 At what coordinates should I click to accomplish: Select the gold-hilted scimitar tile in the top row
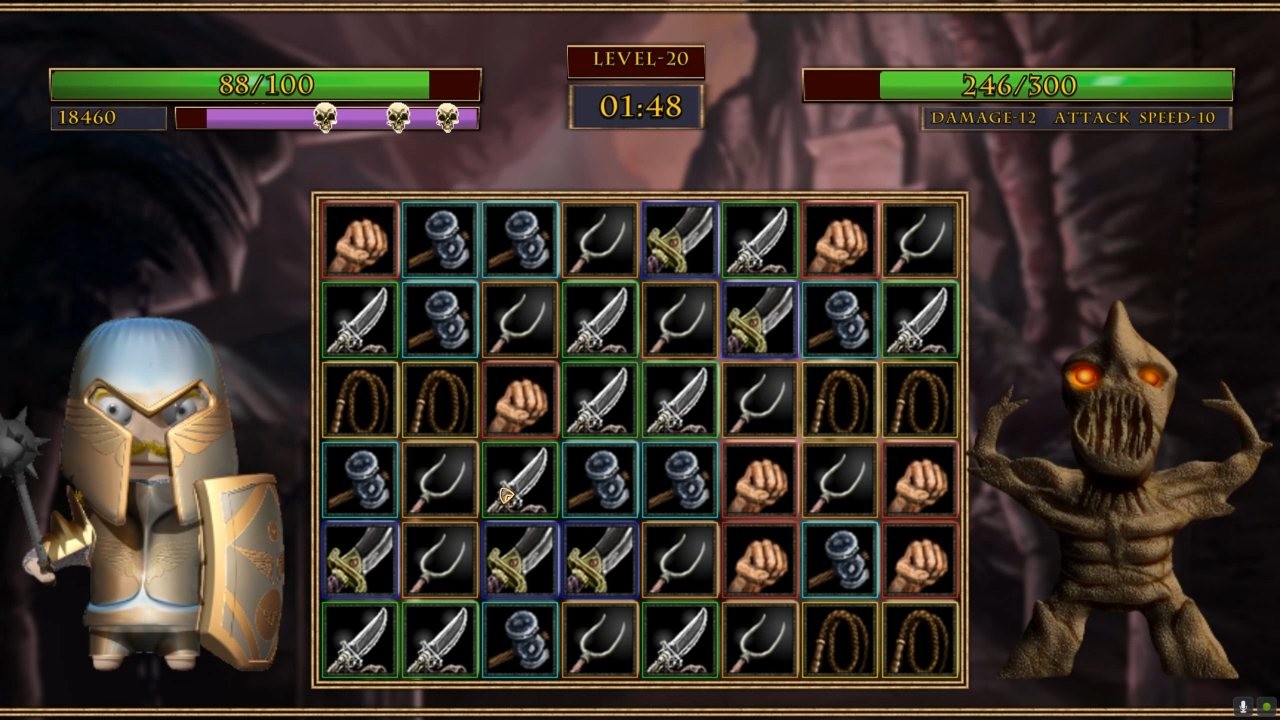coord(680,240)
